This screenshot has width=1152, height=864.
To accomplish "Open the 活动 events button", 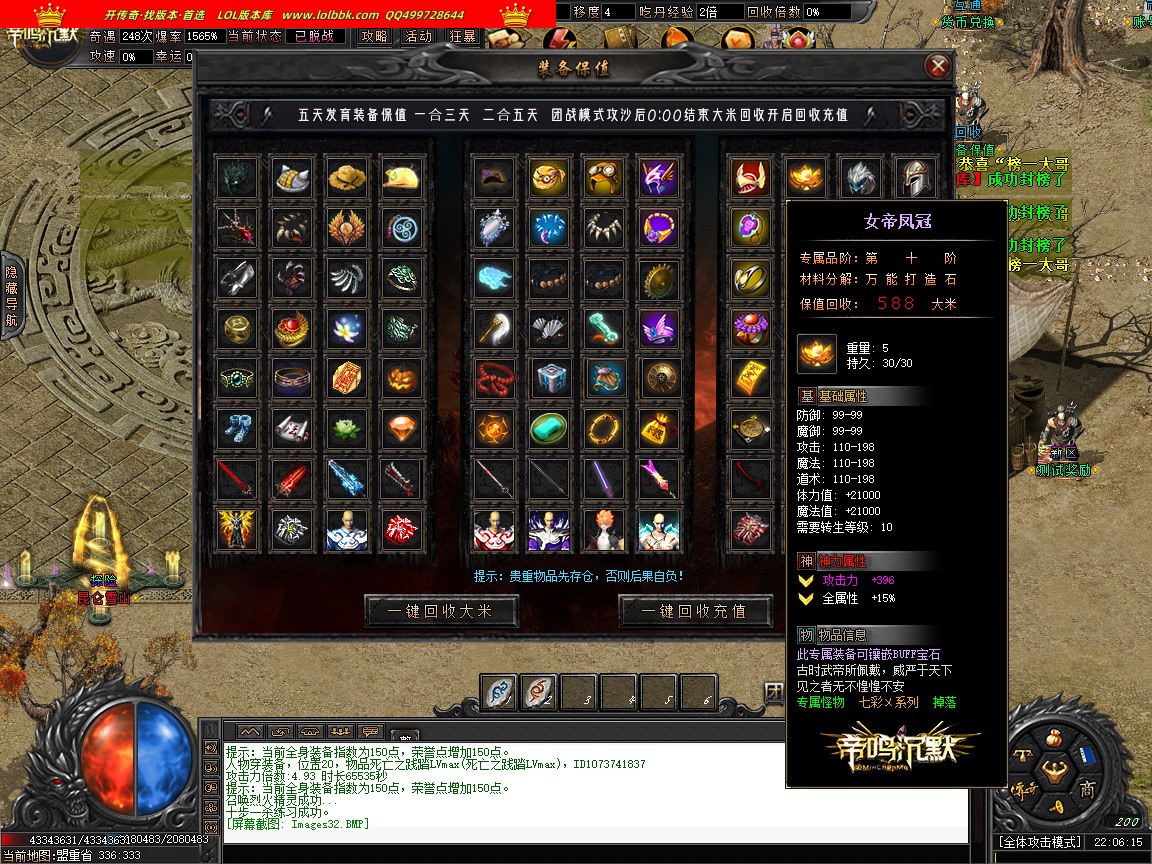I will (x=419, y=36).
